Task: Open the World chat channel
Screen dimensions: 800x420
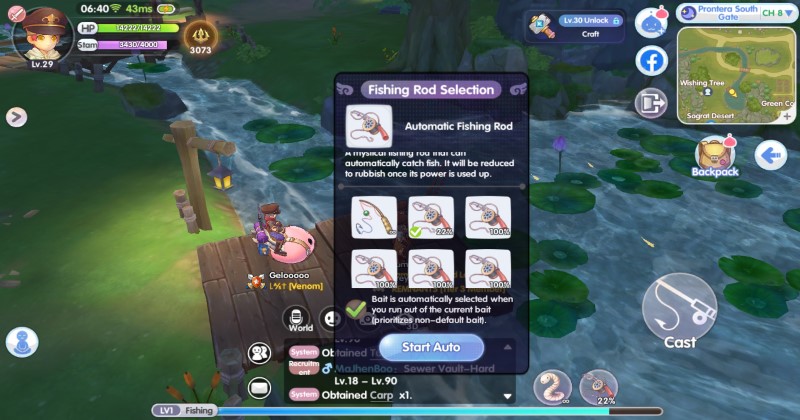Action: (x=300, y=319)
